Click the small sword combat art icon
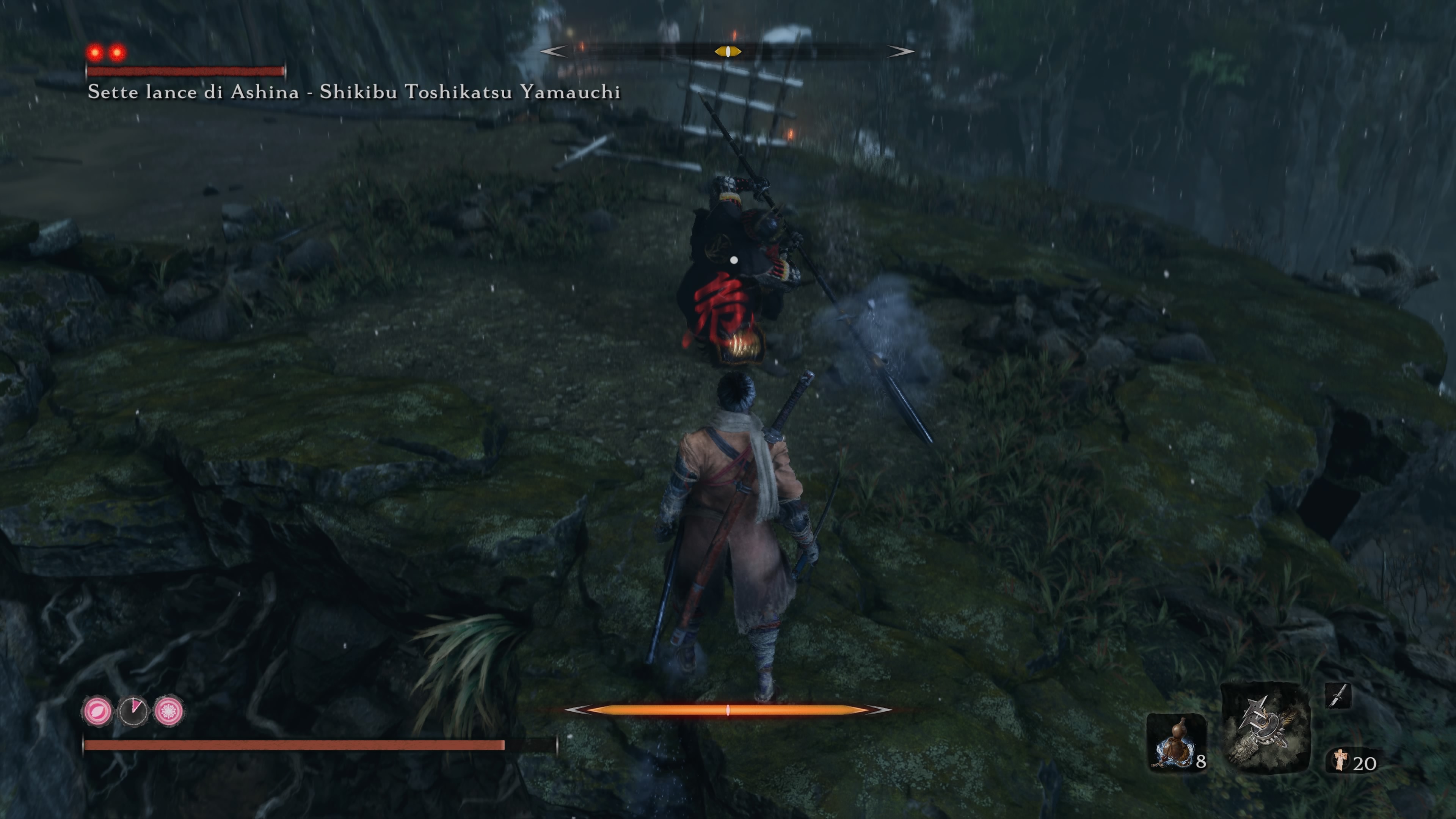 tap(1338, 695)
